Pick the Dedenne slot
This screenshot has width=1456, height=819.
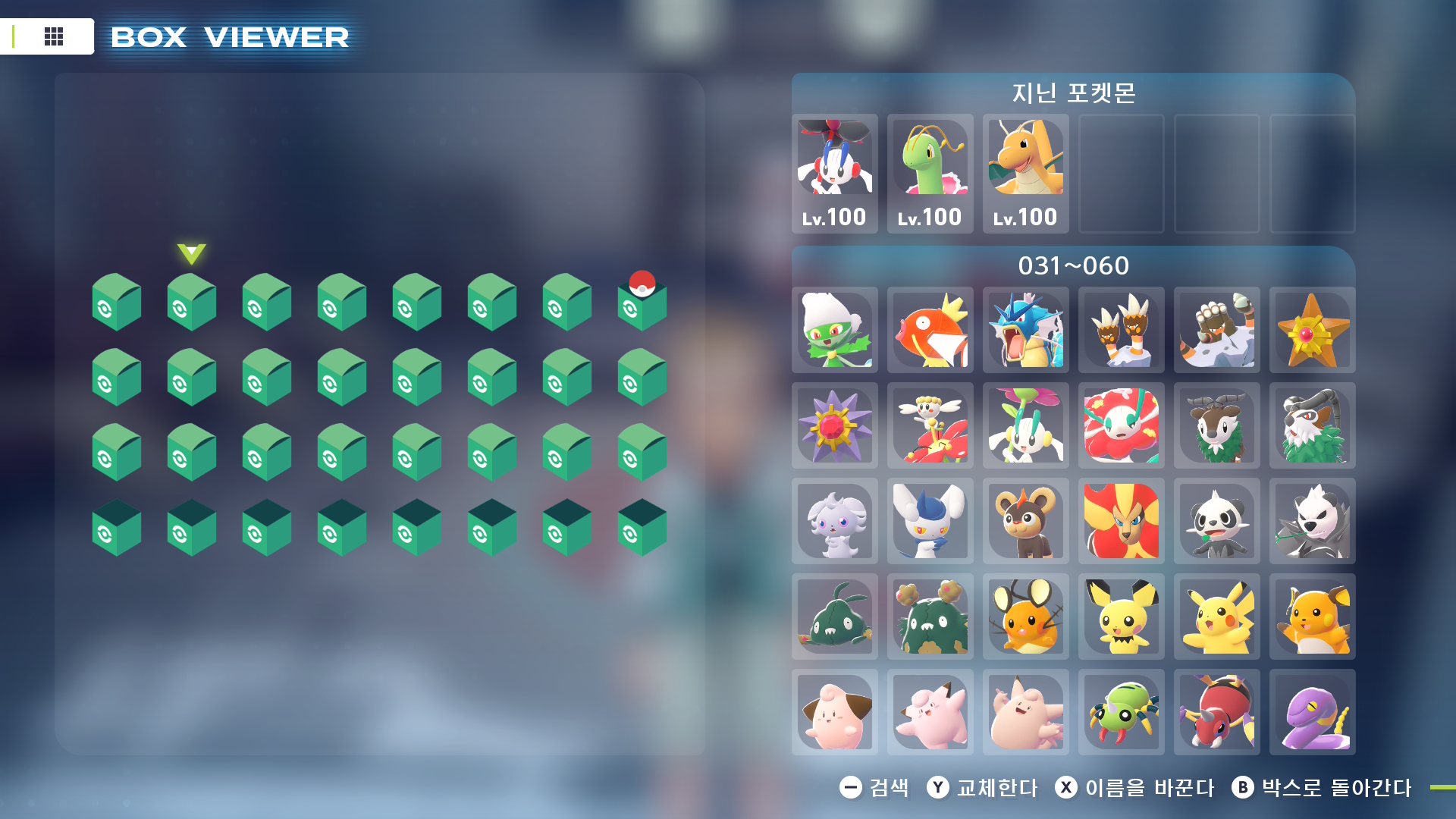coord(1025,617)
